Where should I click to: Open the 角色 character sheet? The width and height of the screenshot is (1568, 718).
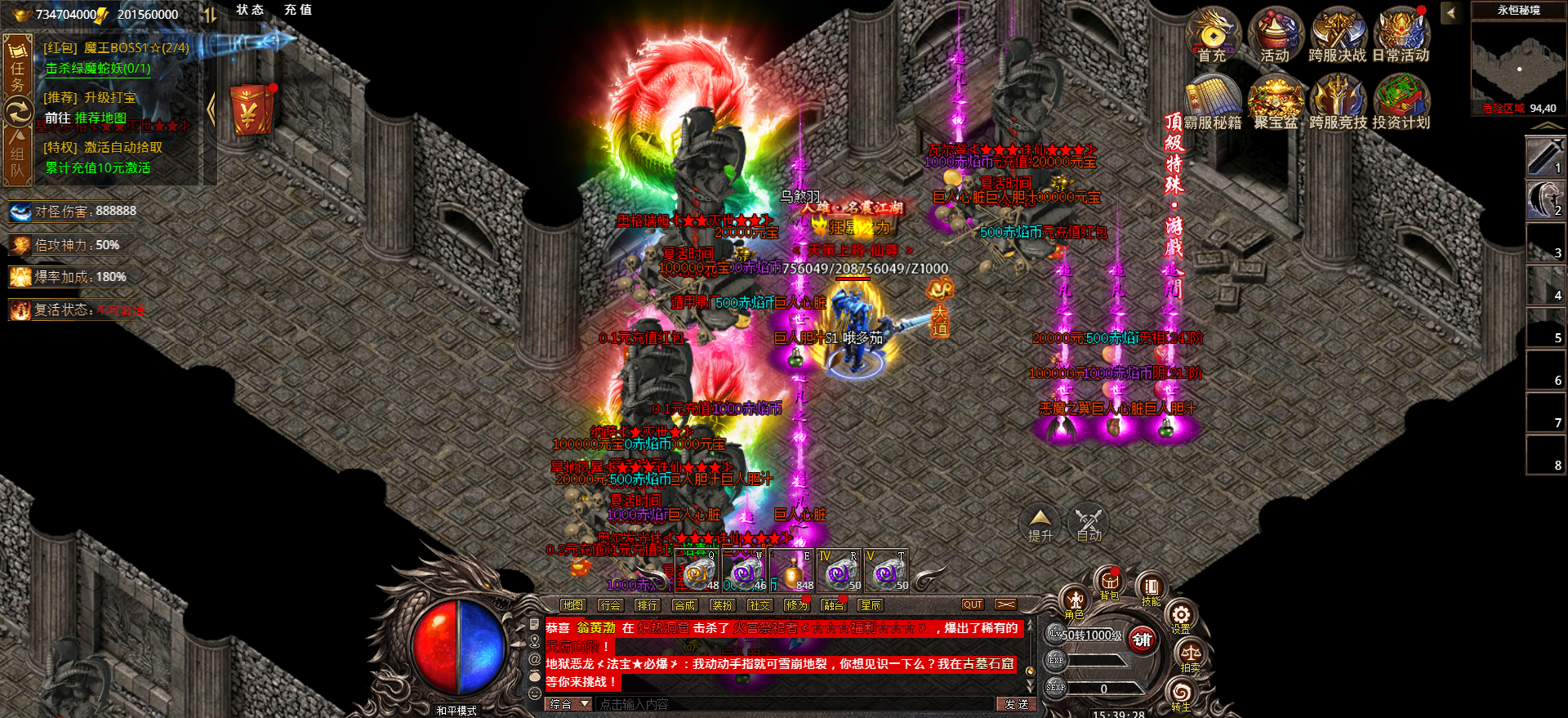(1075, 602)
